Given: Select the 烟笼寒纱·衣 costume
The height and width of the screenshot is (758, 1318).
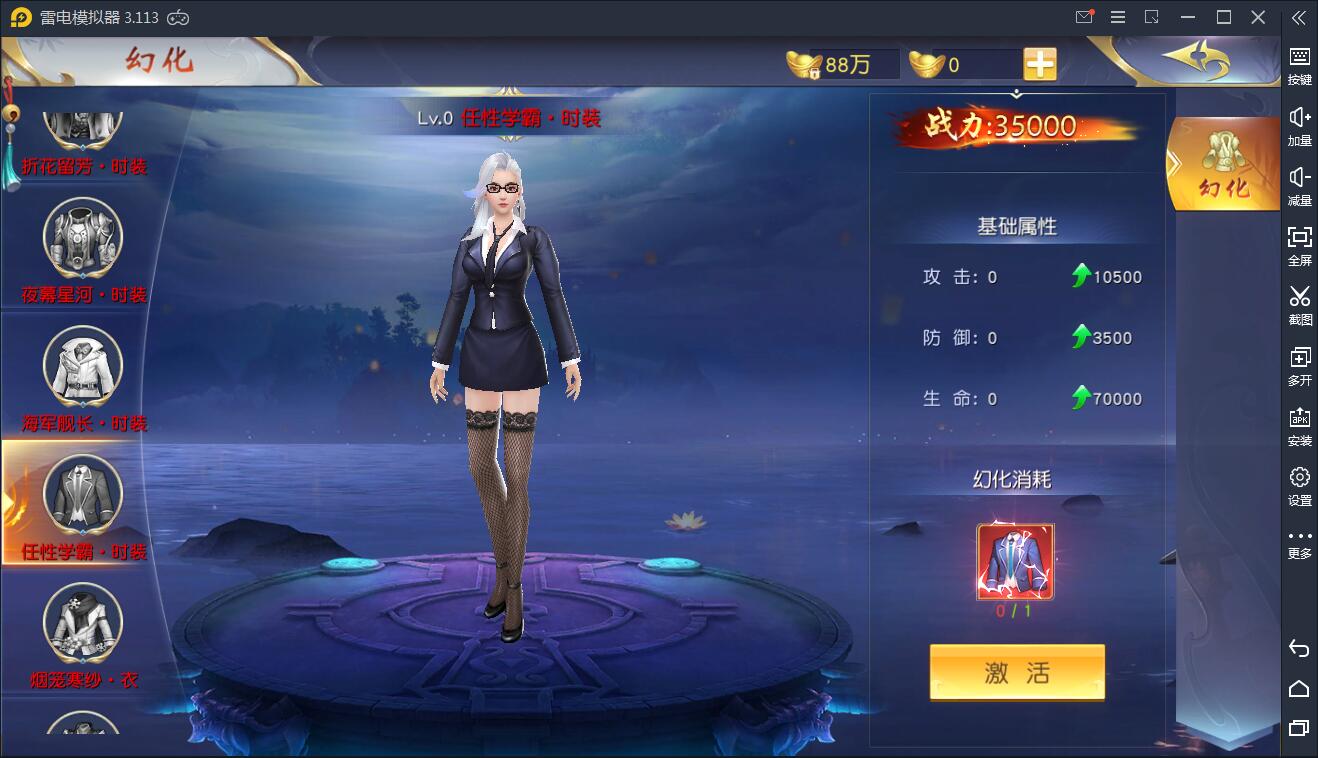Looking at the screenshot, I should pyautogui.click(x=82, y=623).
